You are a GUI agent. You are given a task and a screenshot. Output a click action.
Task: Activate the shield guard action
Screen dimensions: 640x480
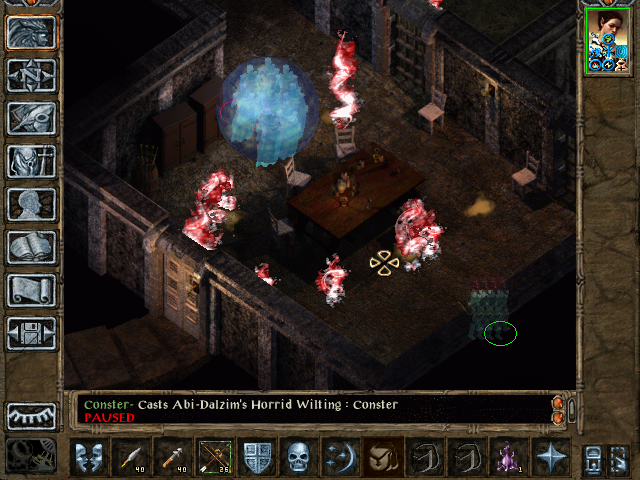257,457
